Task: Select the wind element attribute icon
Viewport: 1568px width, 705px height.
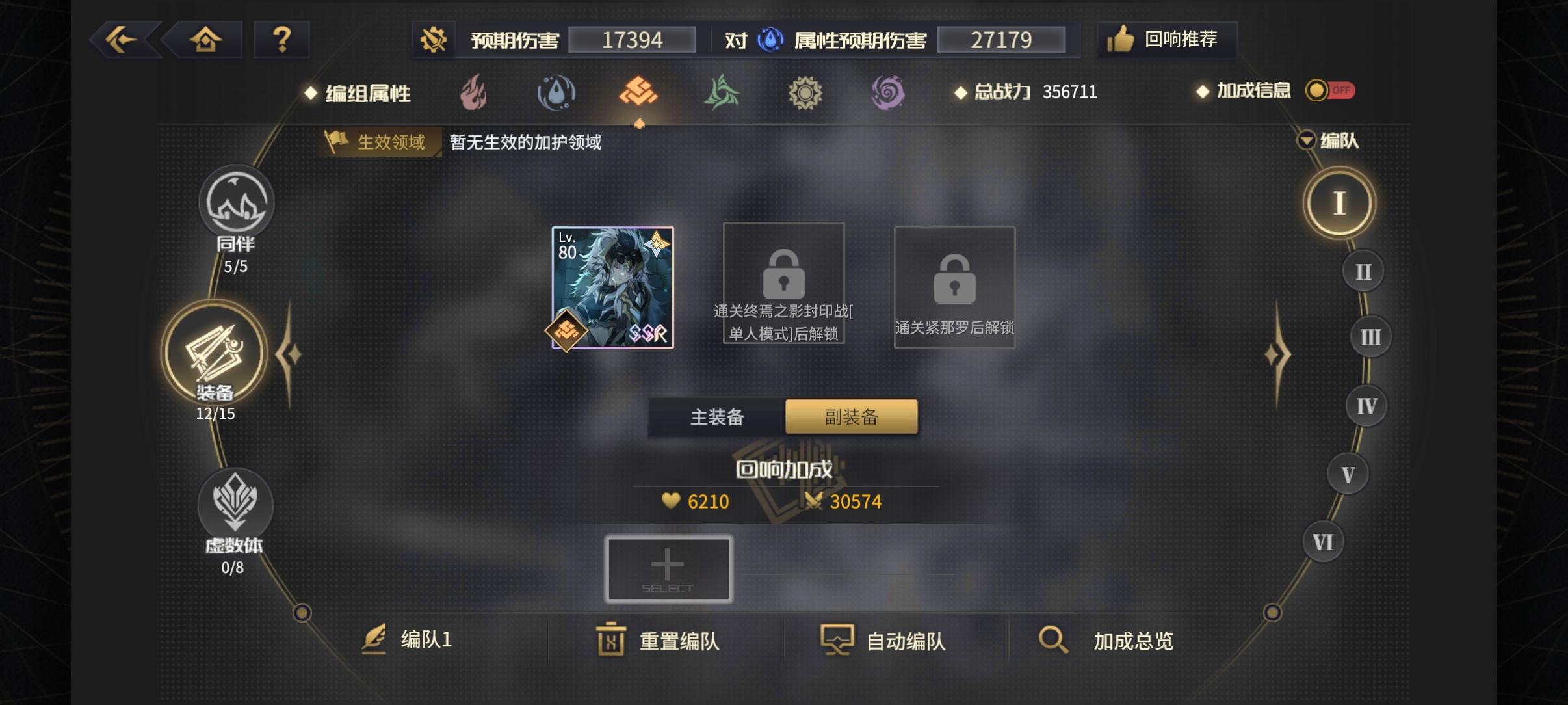Action: [x=722, y=93]
